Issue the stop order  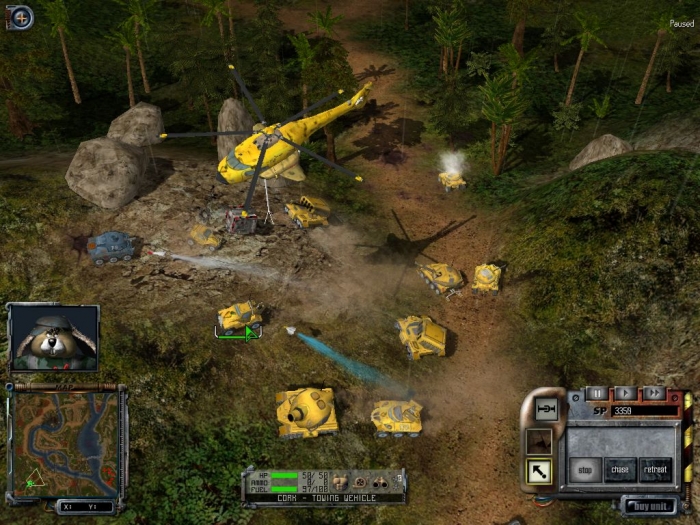click(585, 469)
